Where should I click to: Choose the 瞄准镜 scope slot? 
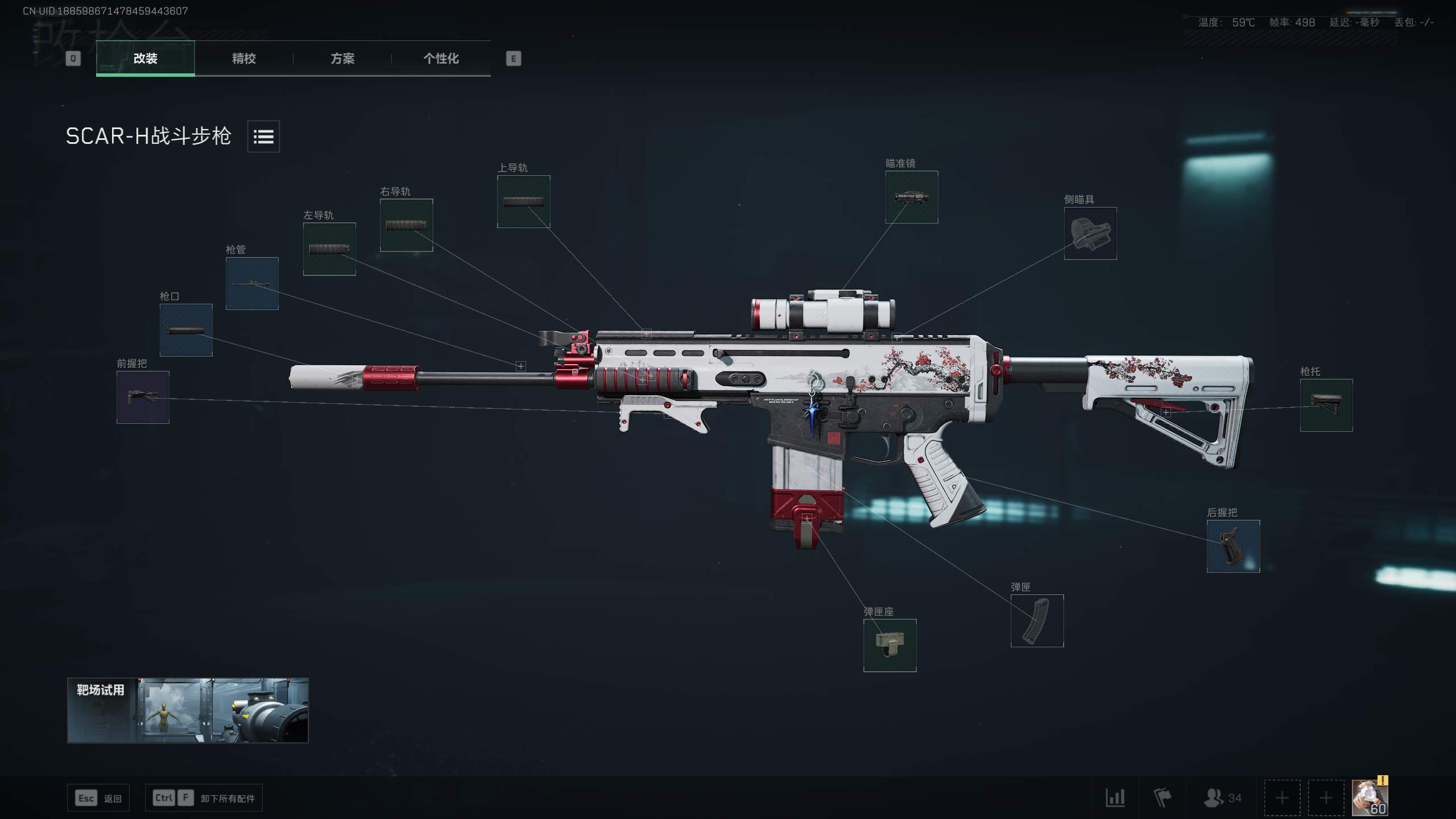pos(911,197)
